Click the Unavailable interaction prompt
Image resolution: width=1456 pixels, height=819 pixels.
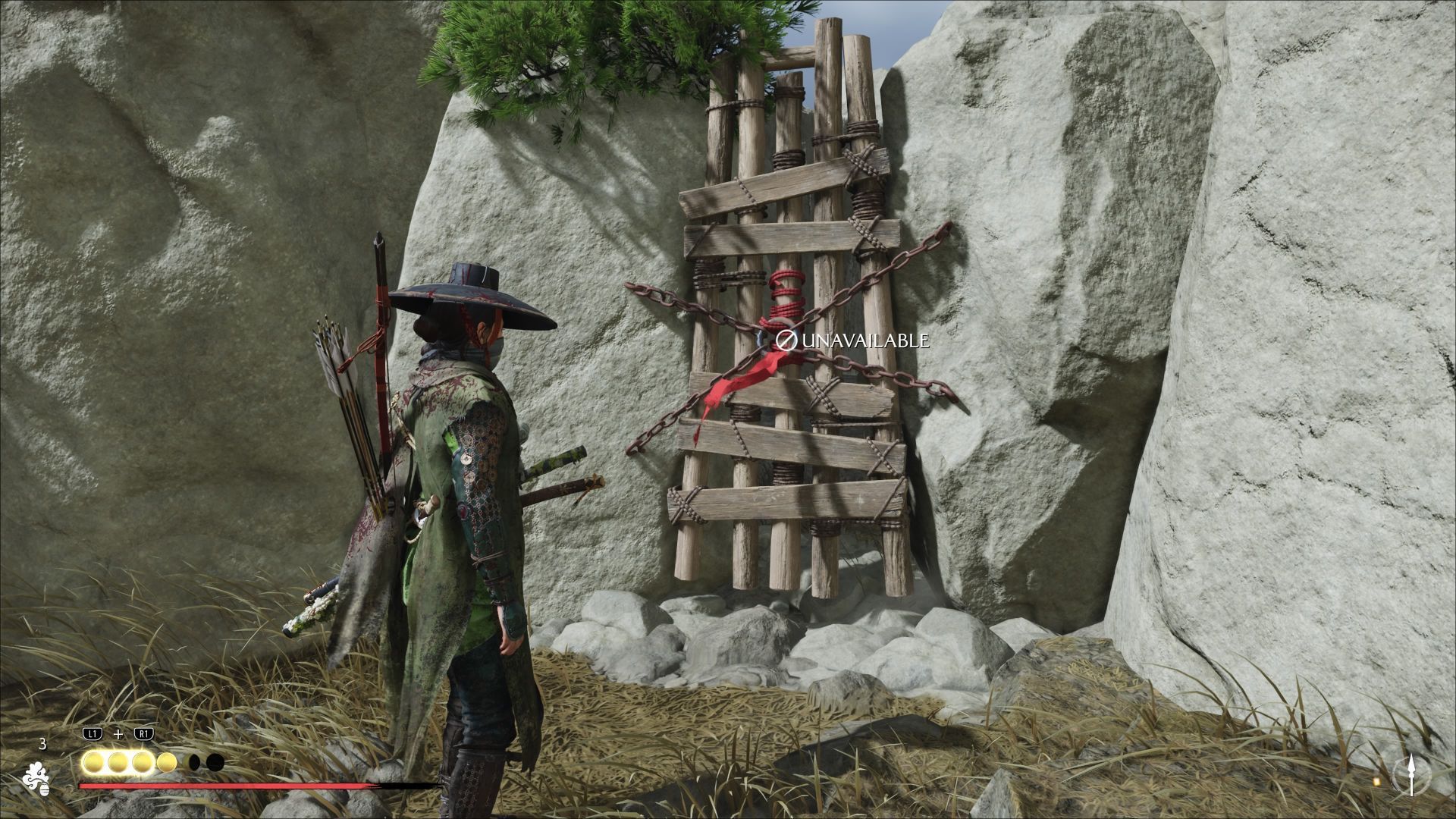coord(854,340)
